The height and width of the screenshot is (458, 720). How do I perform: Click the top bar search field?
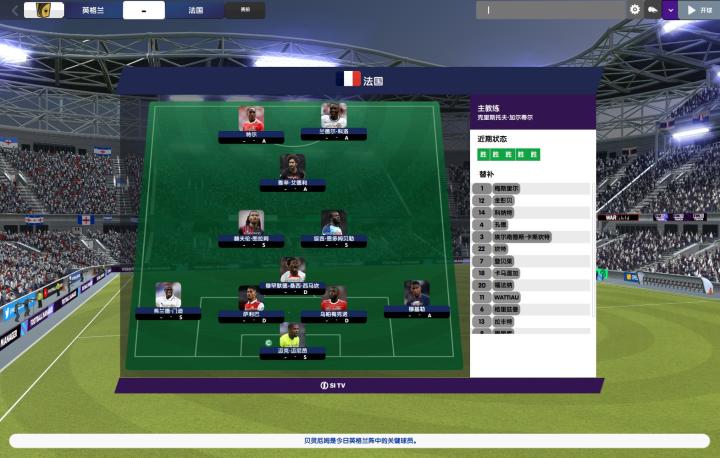pos(550,10)
